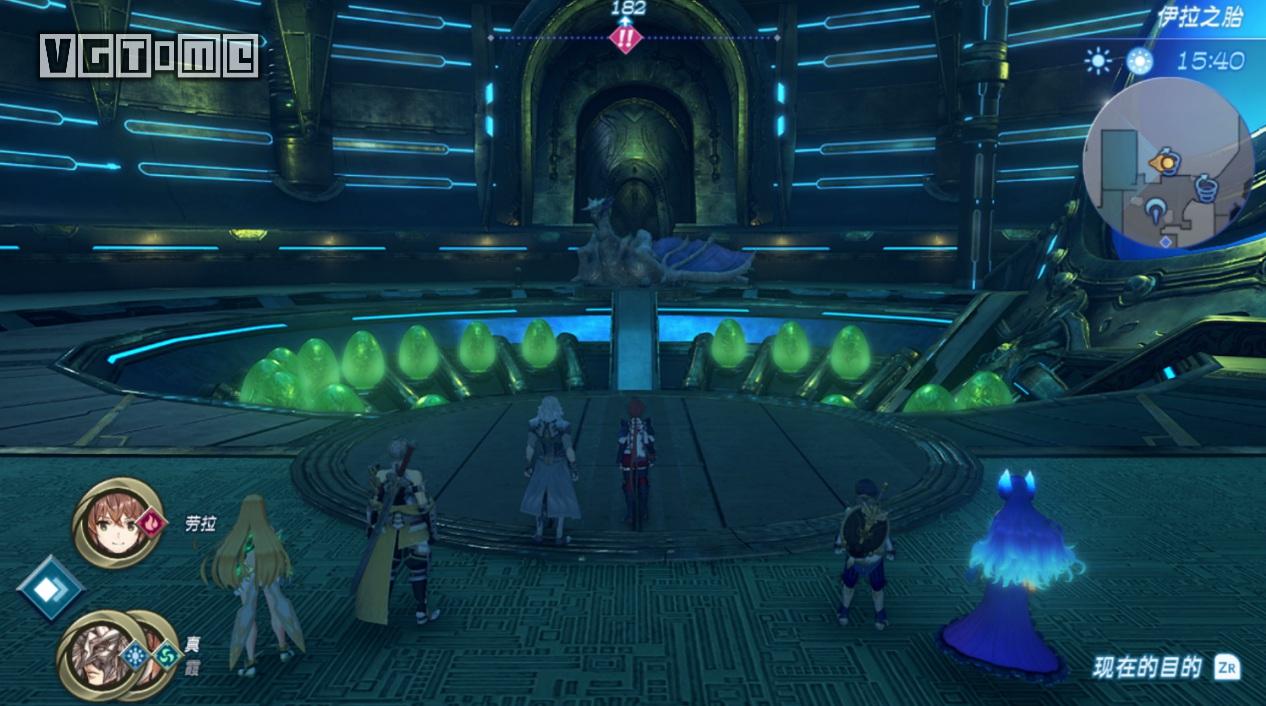1266x706 pixels.
Task: Click the orange marker on the minimap
Action: pos(1163,161)
